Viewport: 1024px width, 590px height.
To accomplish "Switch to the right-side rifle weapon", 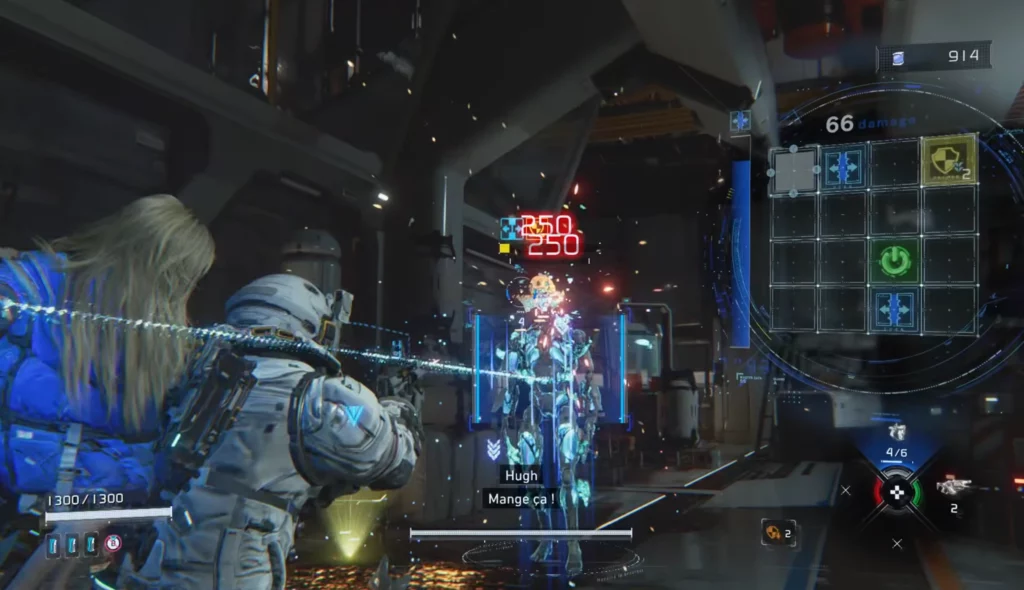I will coord(953,487).
